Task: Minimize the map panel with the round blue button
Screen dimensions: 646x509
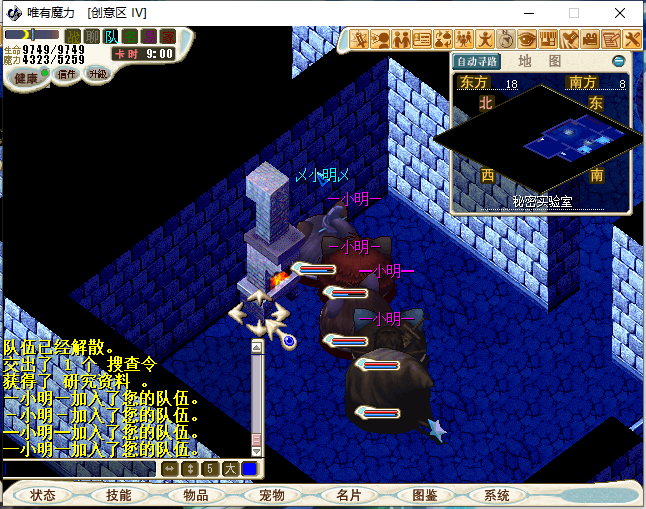Action: point(619,61)
